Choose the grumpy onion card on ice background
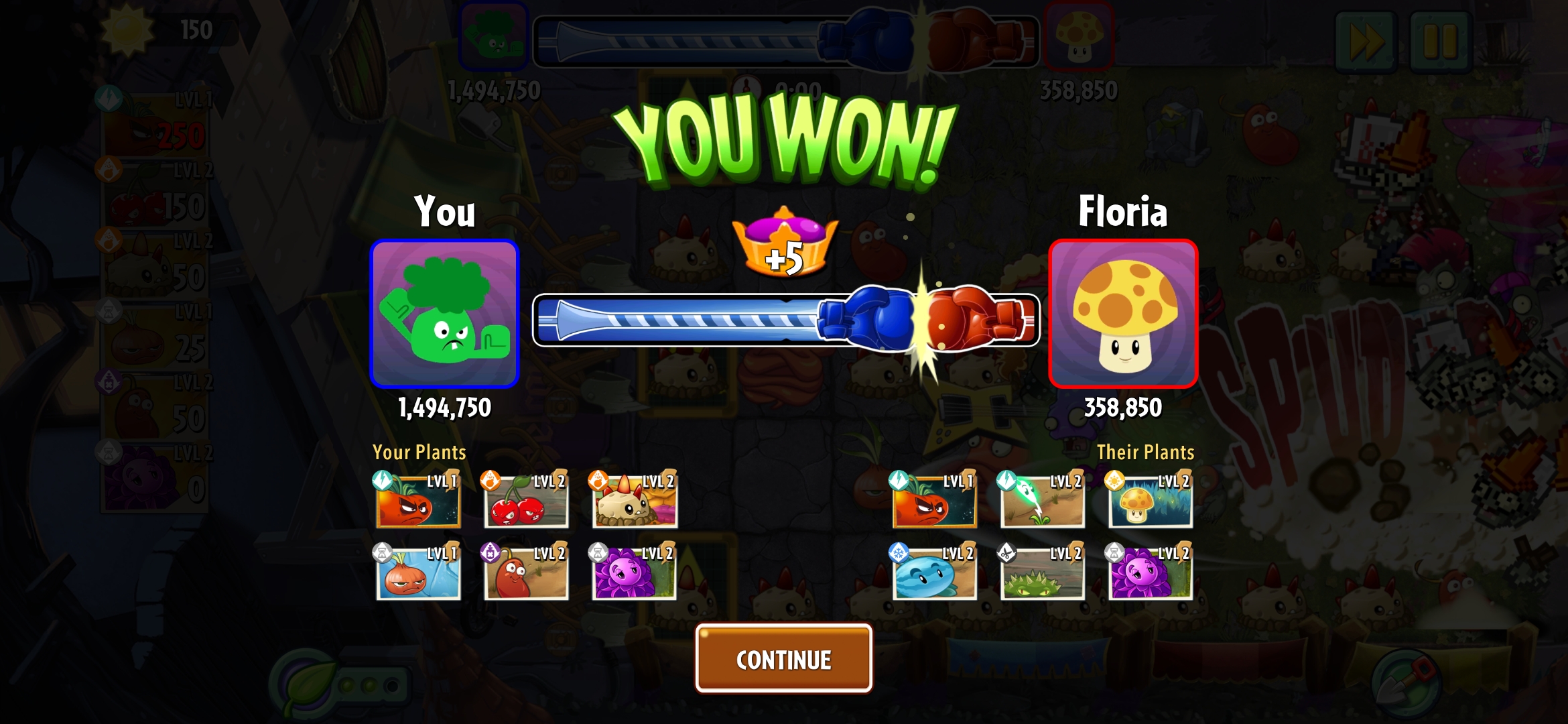Screen dimensions: 1568x724 point(418,573)
